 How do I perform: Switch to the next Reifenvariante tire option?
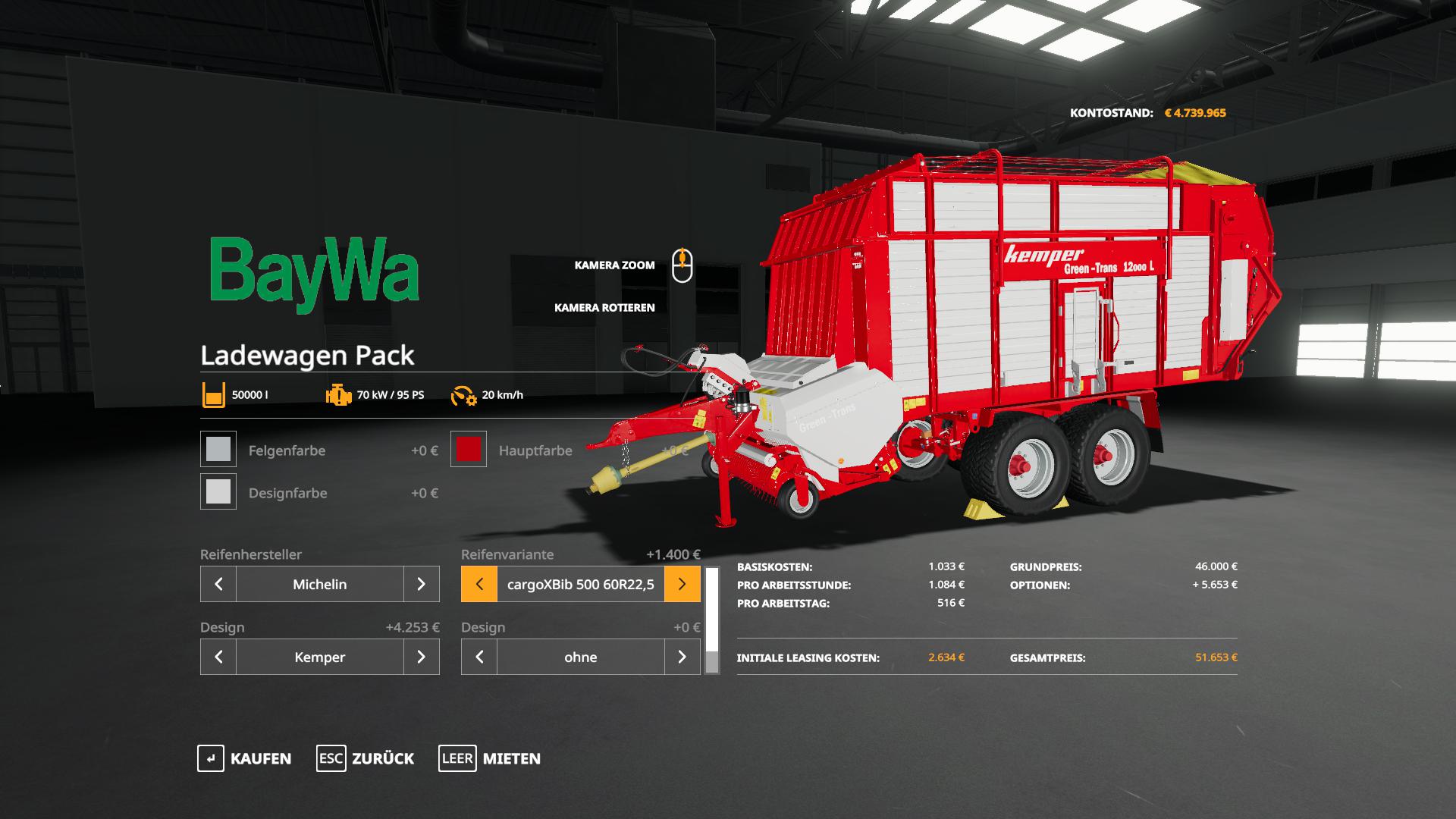click(x=682, y=584)
